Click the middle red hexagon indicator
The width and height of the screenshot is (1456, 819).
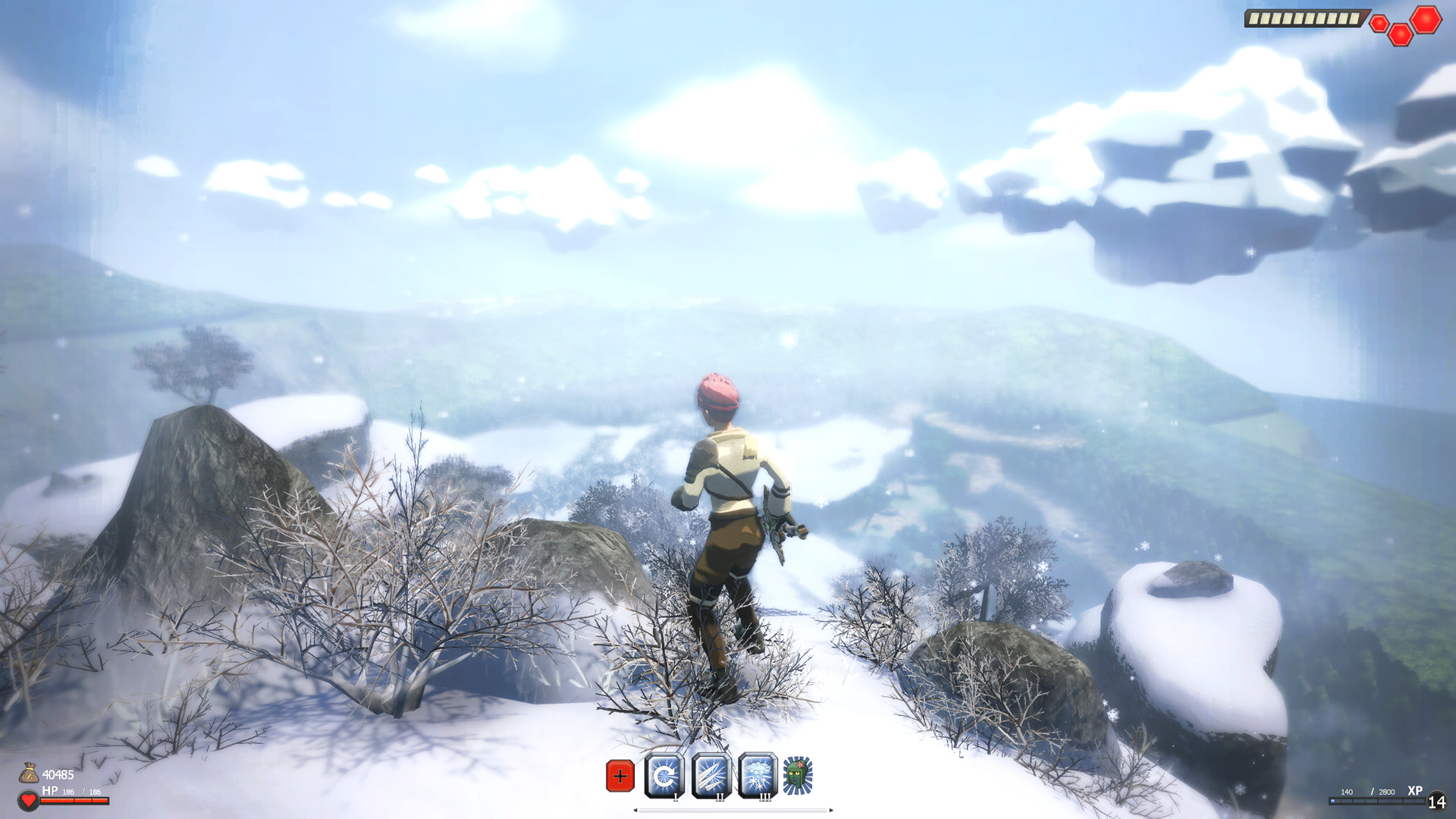pos(1401,36)
